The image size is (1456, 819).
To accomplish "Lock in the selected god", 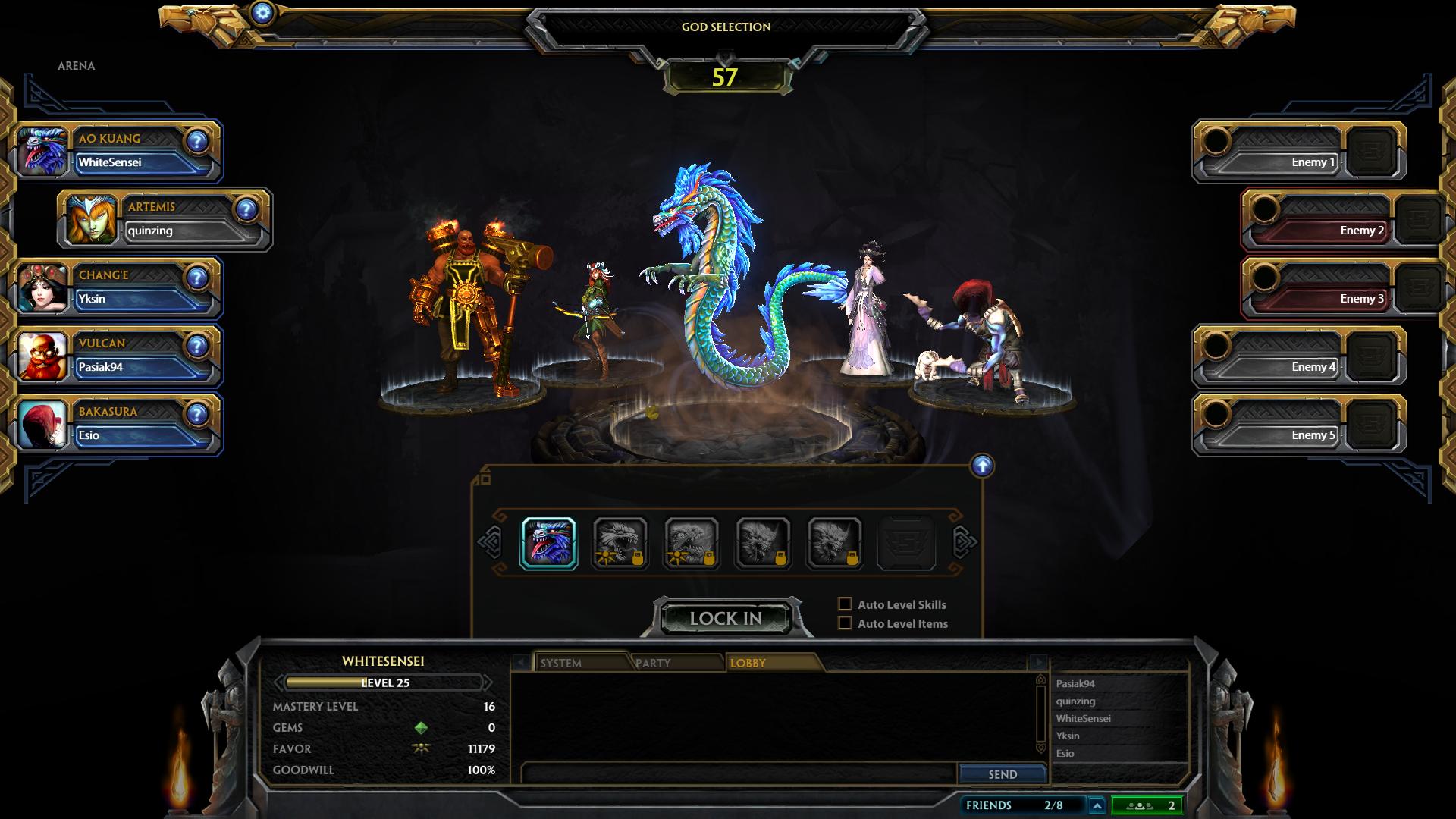I will tap(726, 618).
